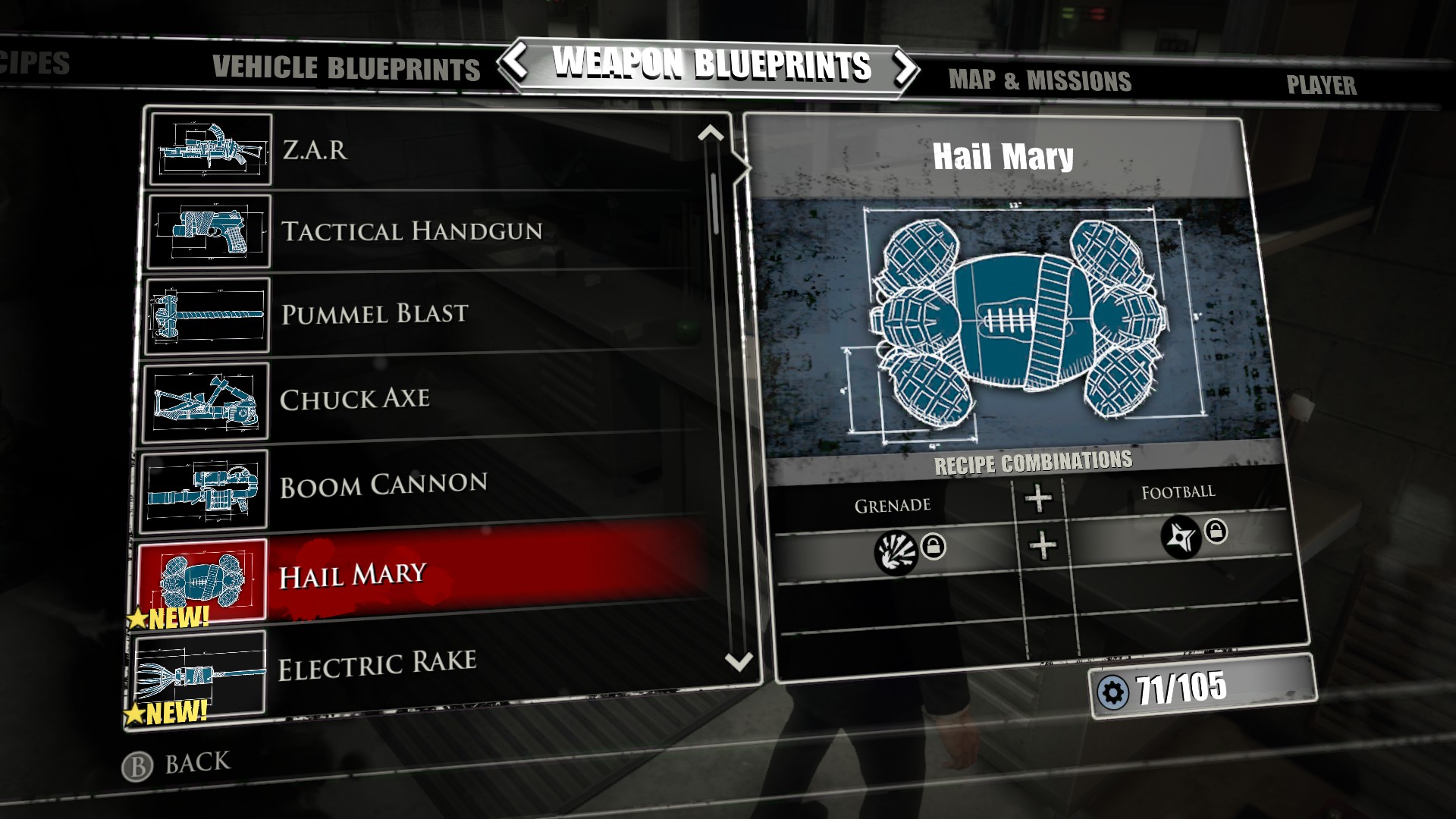Select the Player menu option
Viewport: 1456px width, 819px height.
(x=1321, y=85)
